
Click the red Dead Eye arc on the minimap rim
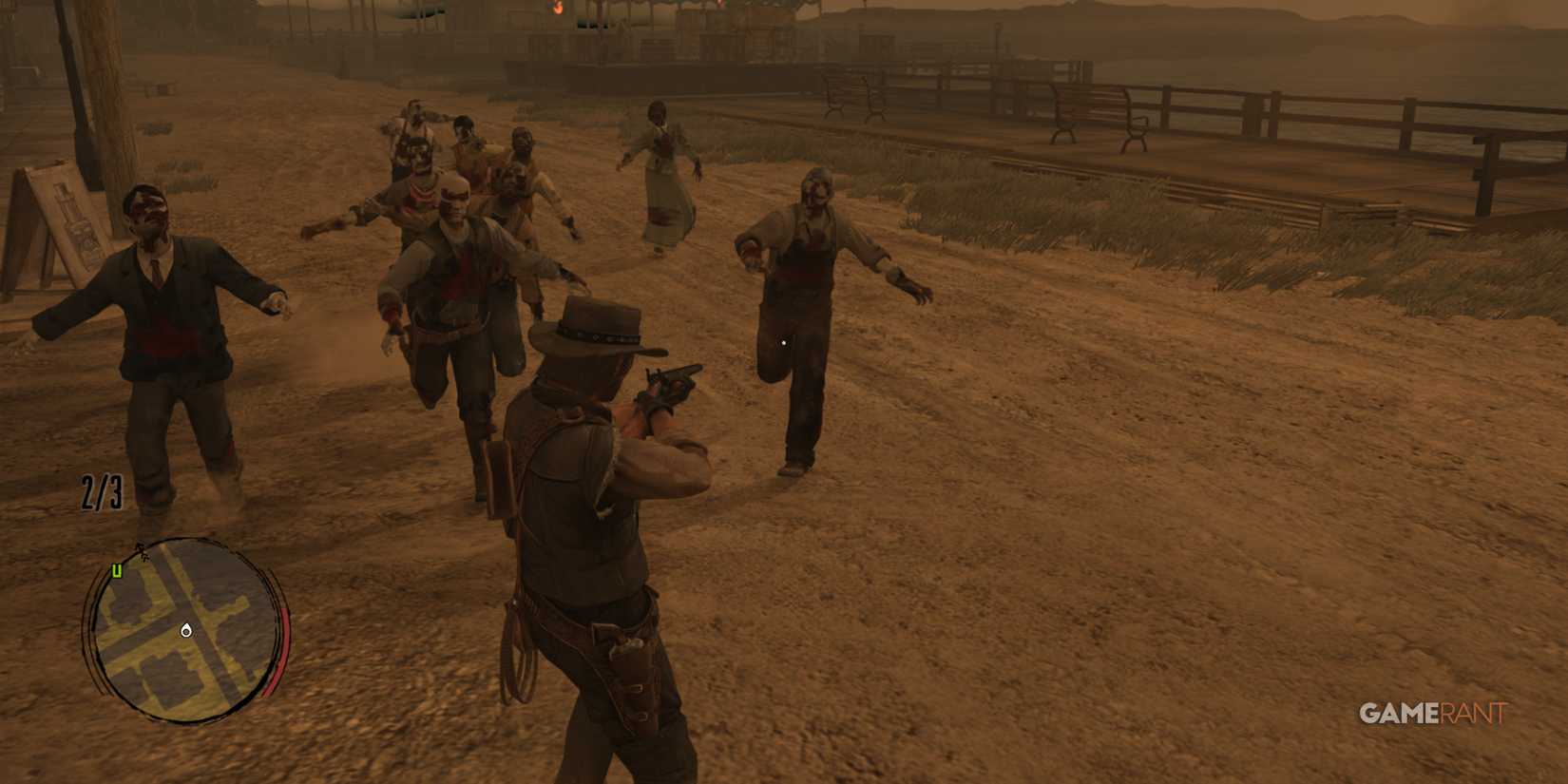coord(282,651)
